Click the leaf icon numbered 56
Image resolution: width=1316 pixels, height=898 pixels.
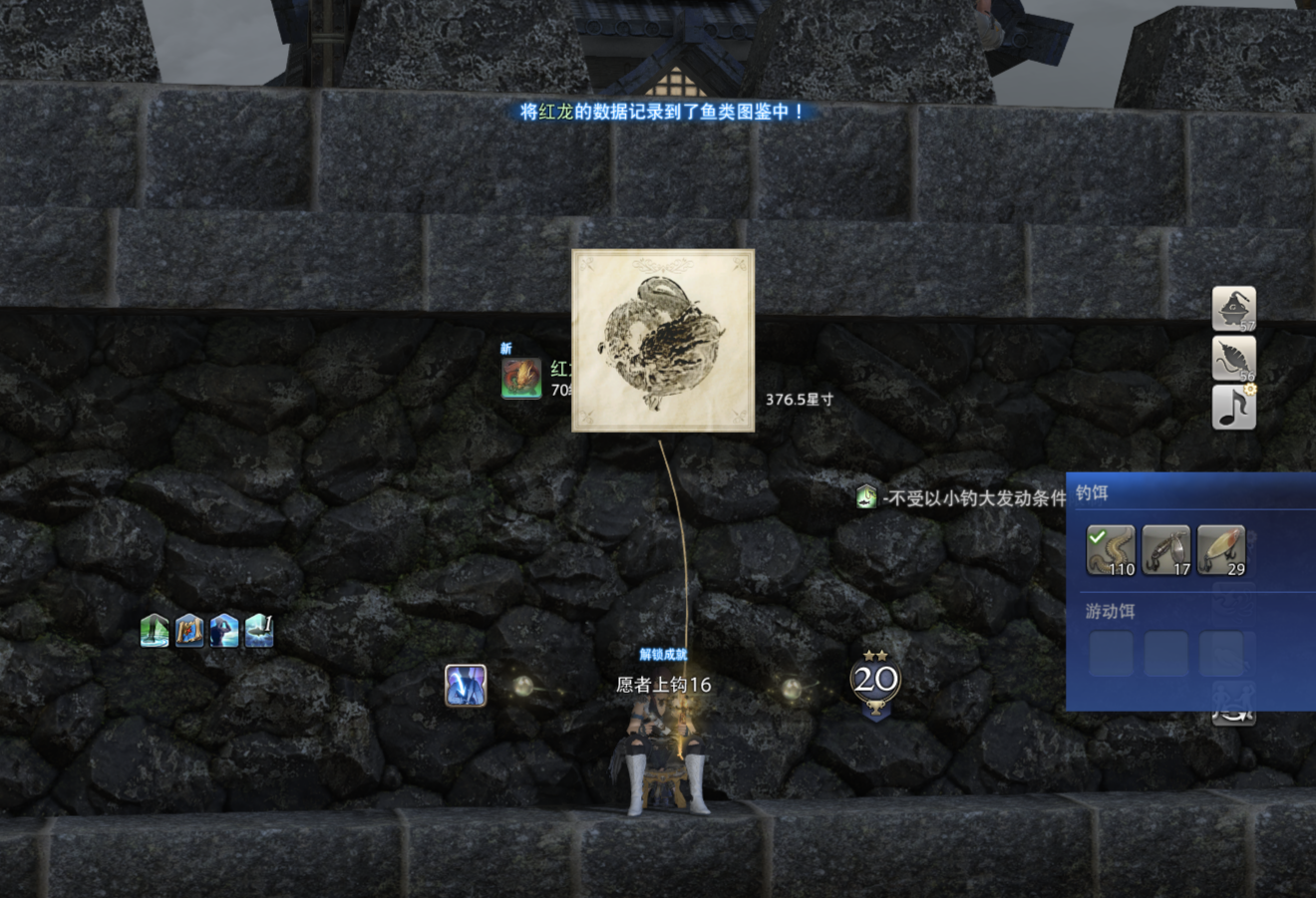1233,359
